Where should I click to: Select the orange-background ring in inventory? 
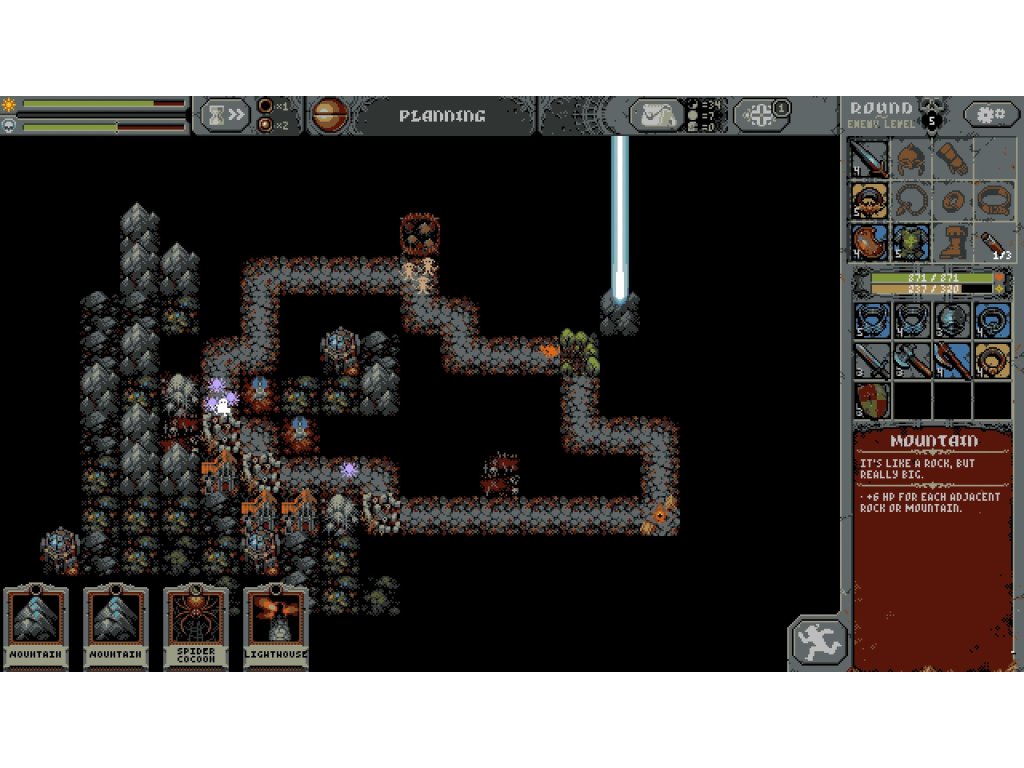pyautogui.click(x=992, y=360)
